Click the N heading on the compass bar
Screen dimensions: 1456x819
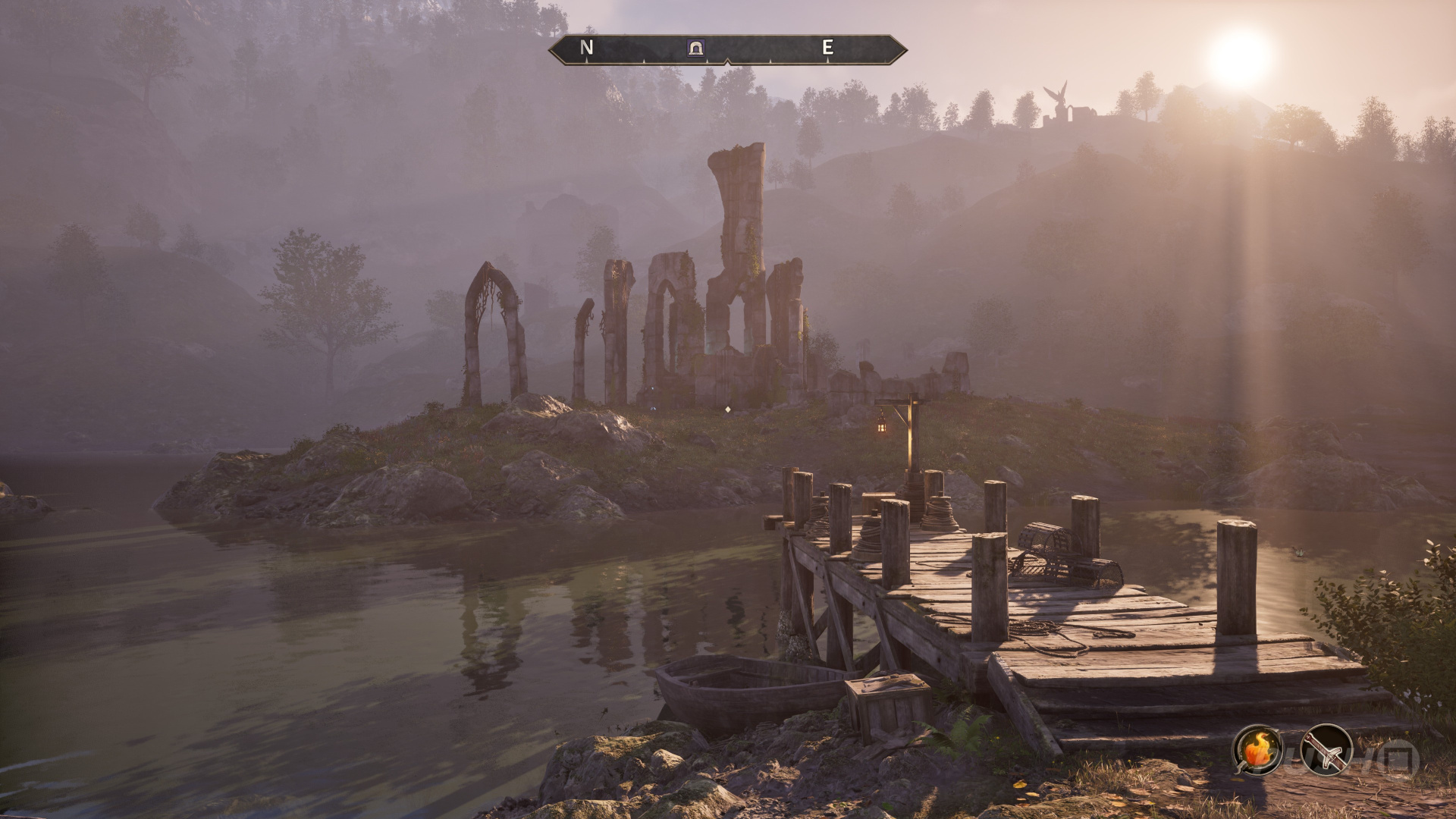[586, 48]
